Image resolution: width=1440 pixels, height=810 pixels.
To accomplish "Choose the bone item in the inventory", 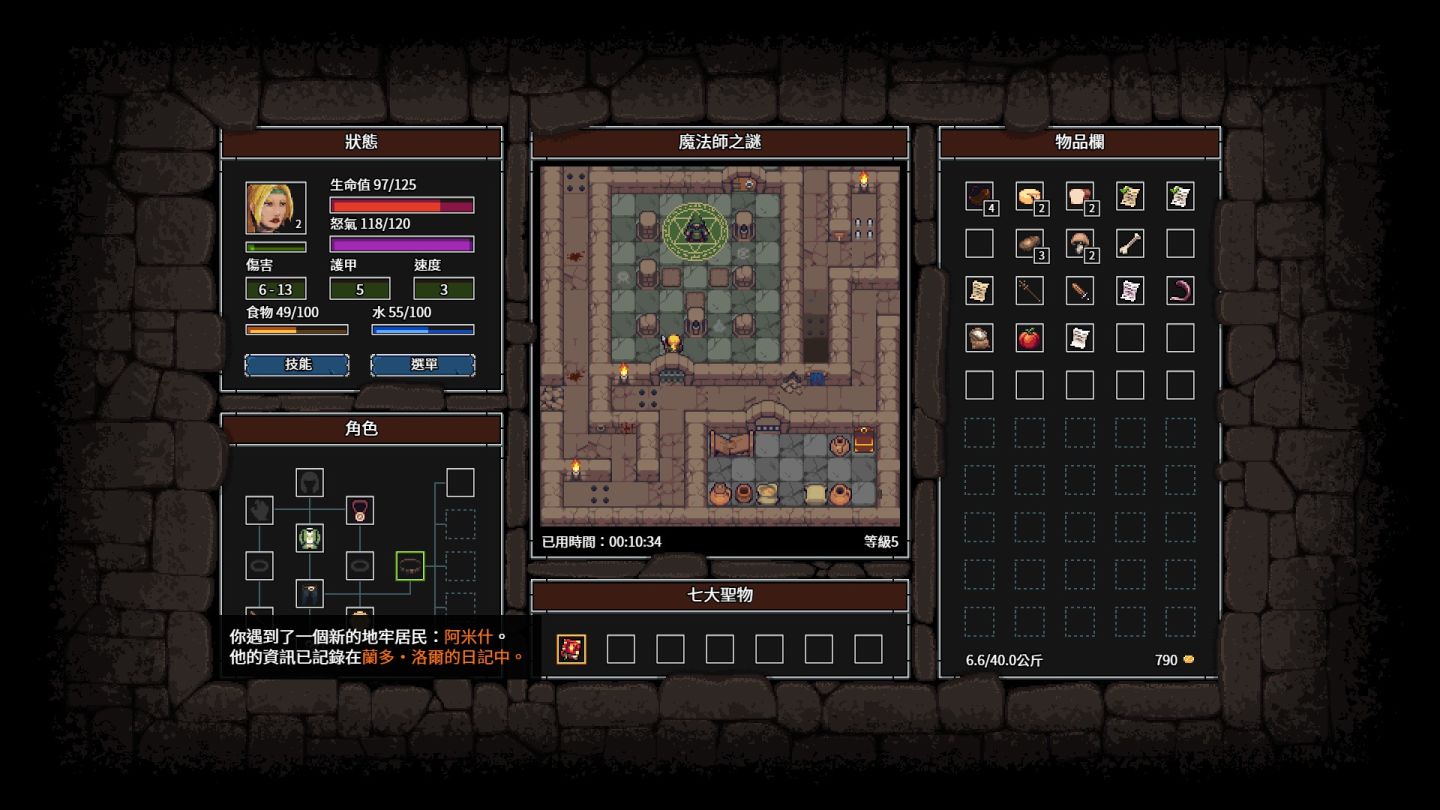I will point(1129,243).
